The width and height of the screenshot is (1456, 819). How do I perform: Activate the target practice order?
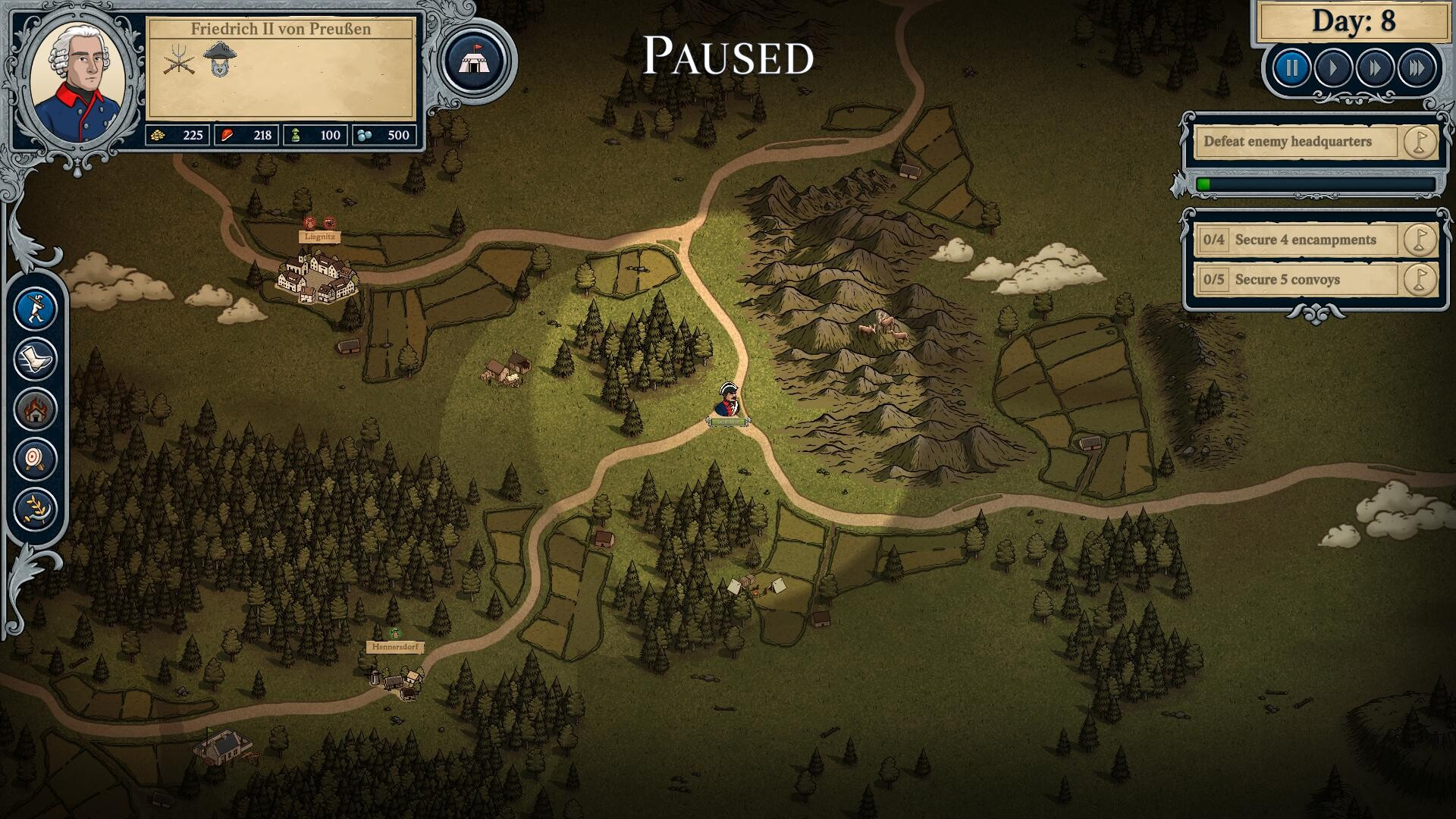click(36, 458)
